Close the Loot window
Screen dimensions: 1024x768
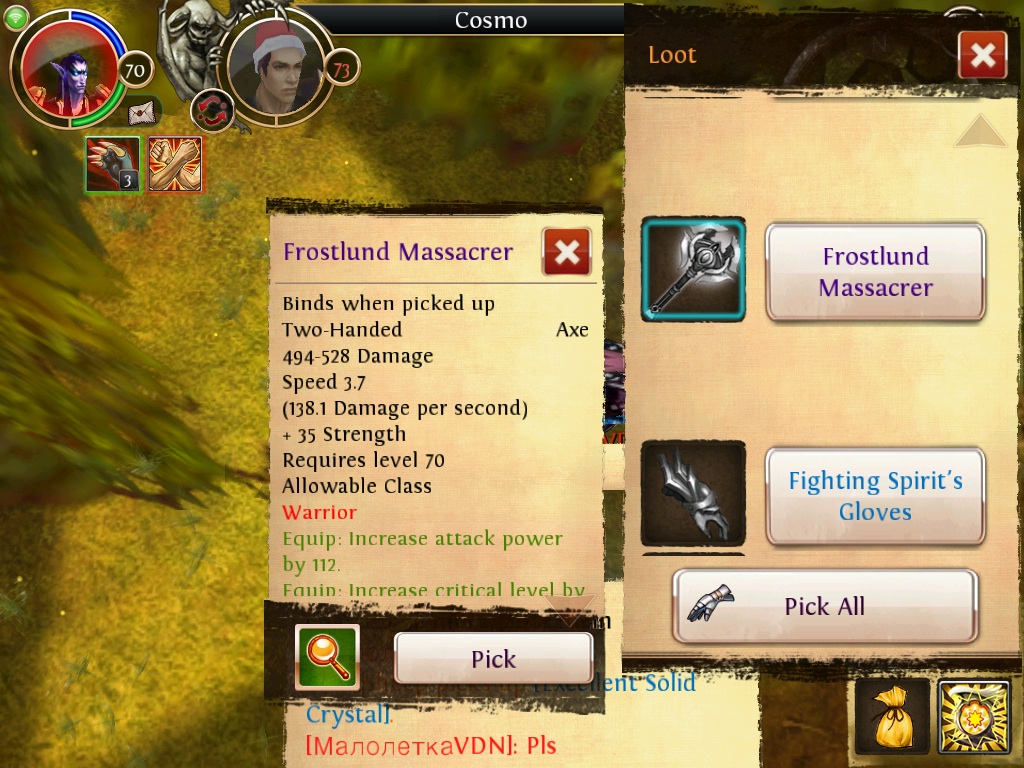point(982,55)
